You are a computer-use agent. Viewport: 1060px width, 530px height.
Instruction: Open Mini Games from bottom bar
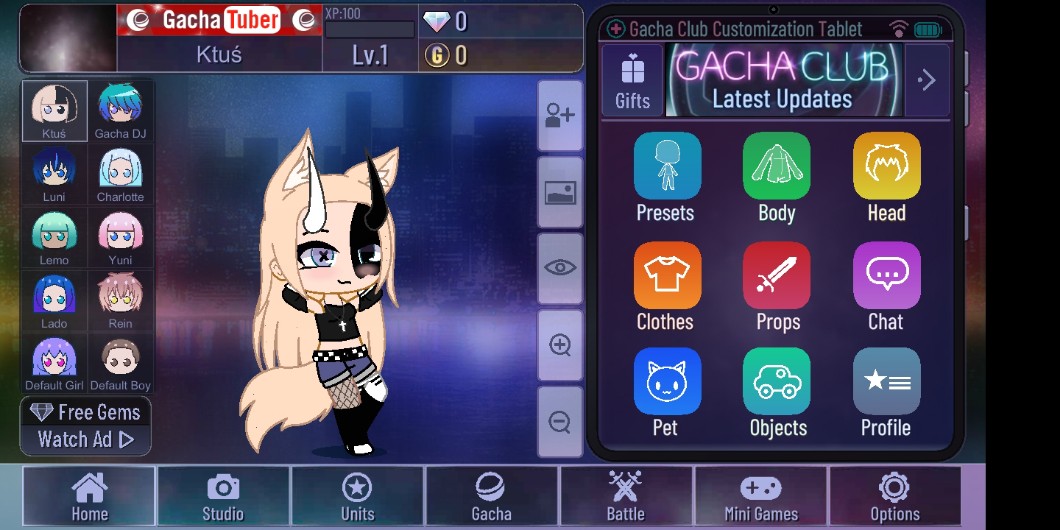click(760, 497)
